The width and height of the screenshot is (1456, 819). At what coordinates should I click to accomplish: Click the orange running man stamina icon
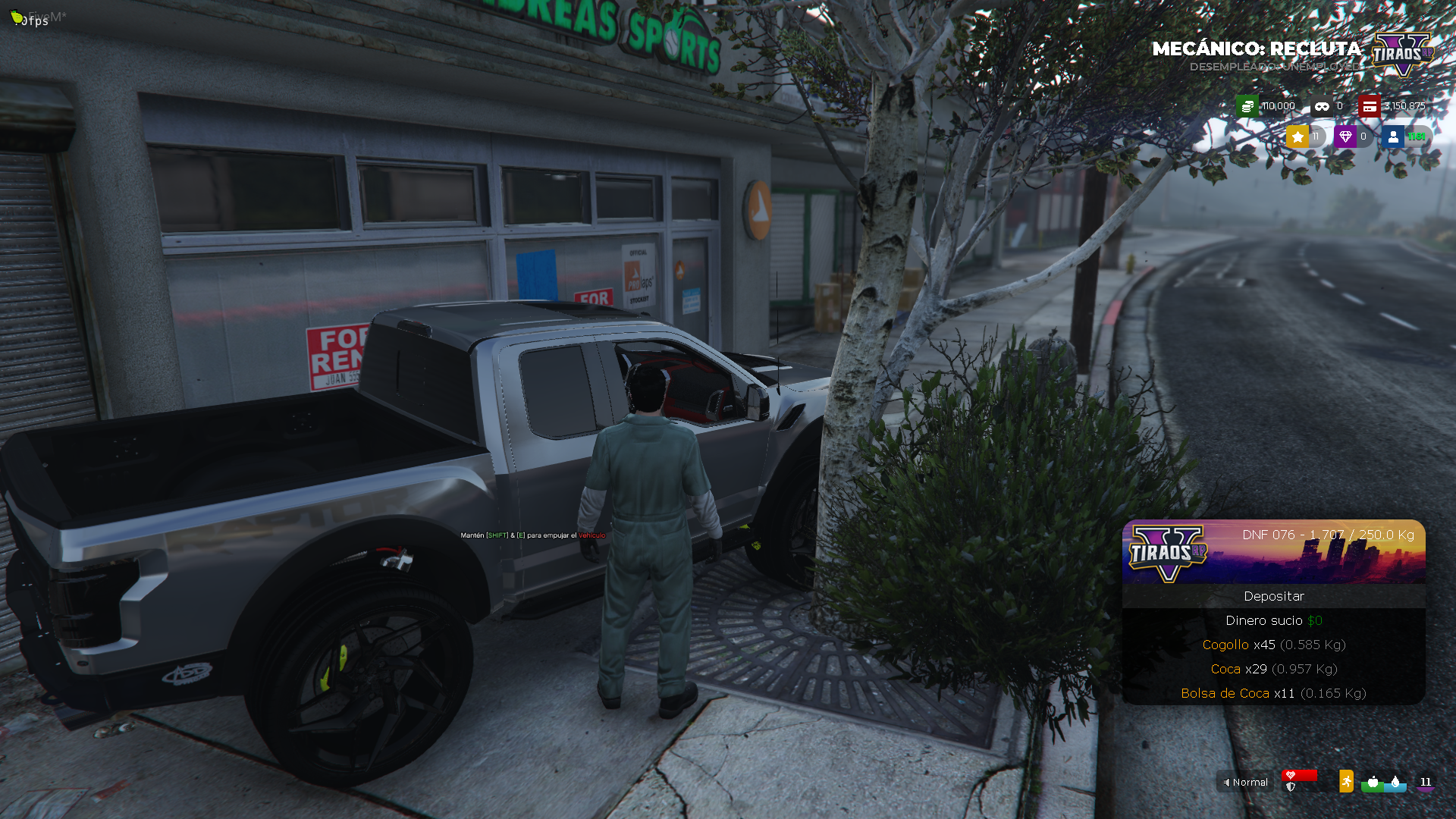click(x=1346, y=781)
